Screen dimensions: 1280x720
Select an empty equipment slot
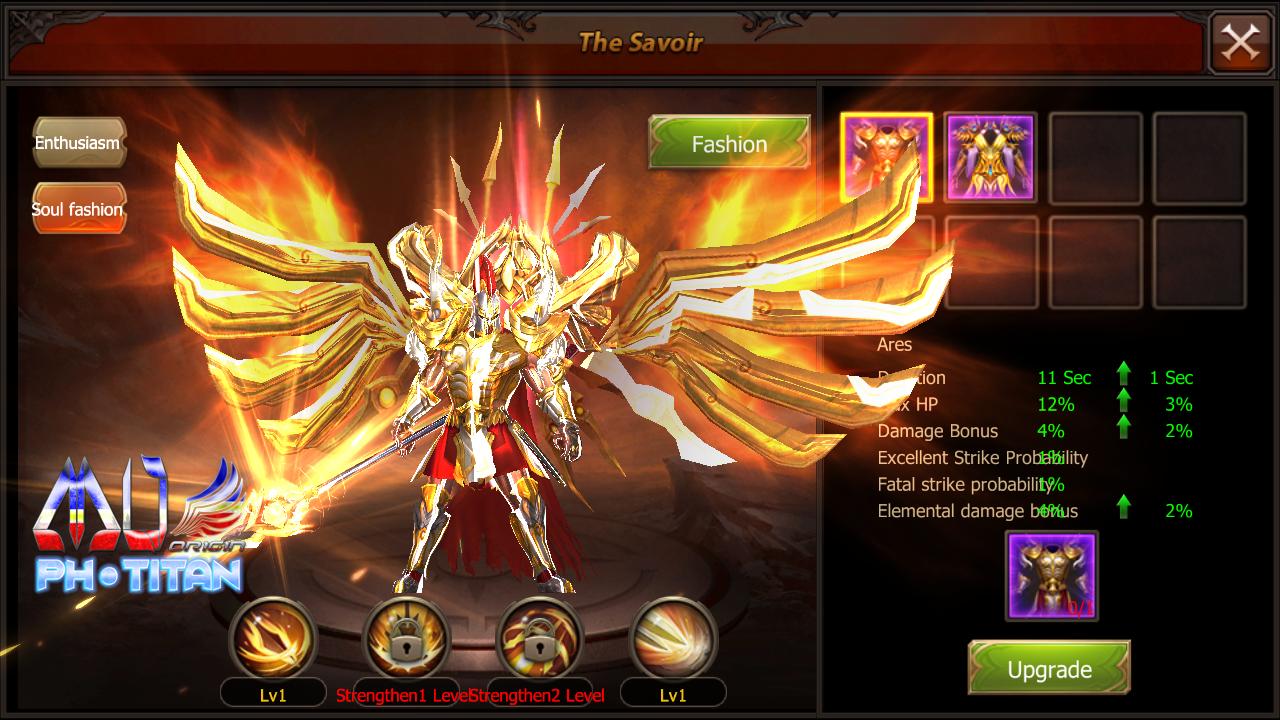(1095, 160)
